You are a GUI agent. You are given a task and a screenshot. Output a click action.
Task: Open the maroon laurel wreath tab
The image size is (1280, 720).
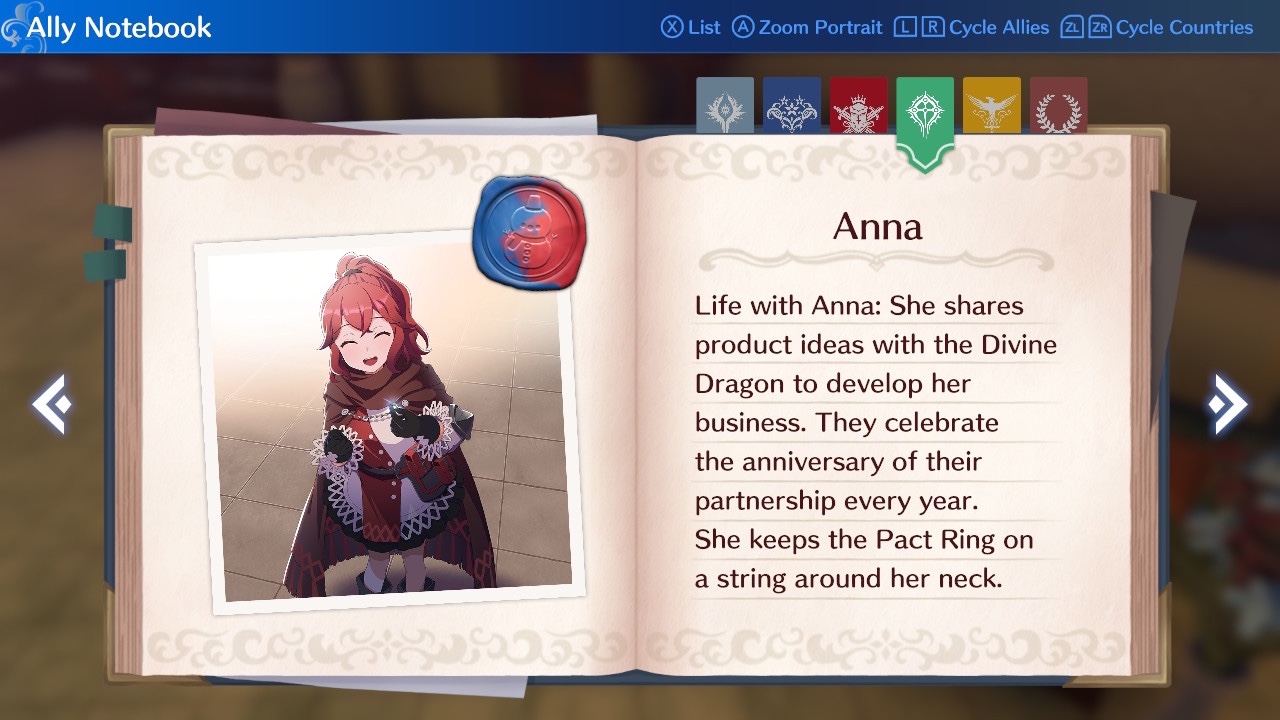tap(1058, 106)
